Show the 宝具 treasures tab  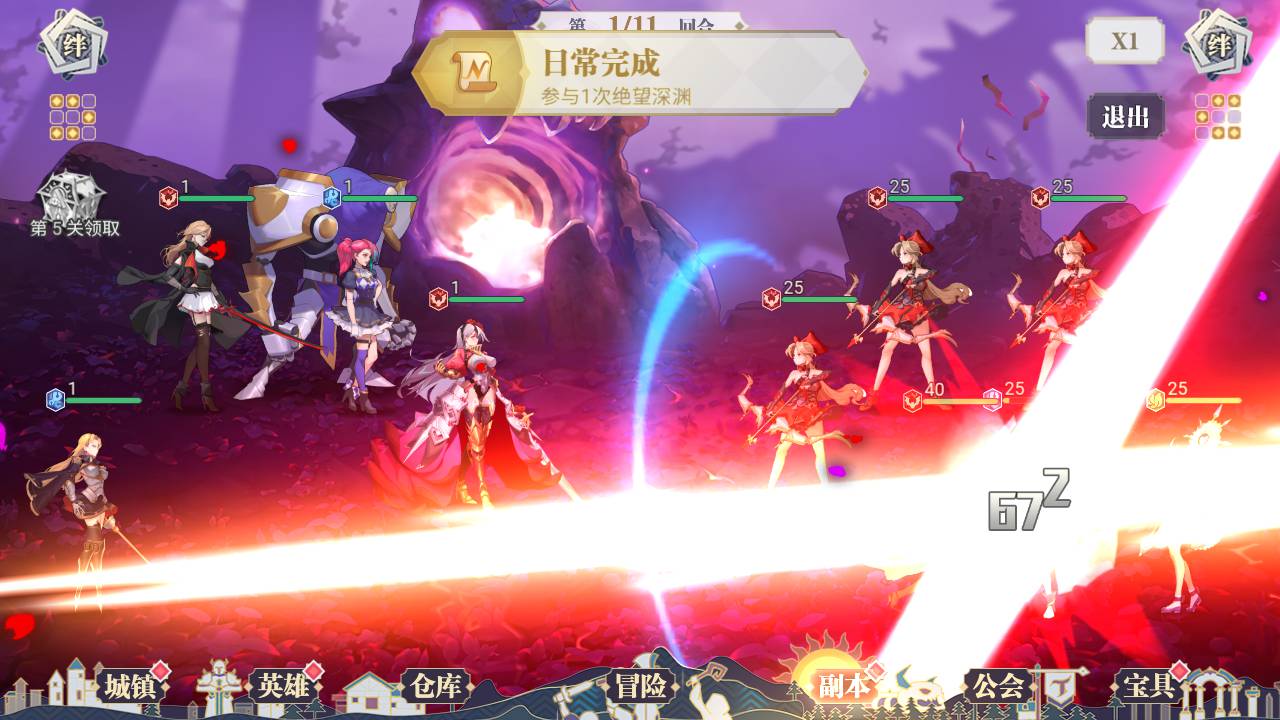pos(1150,686)
